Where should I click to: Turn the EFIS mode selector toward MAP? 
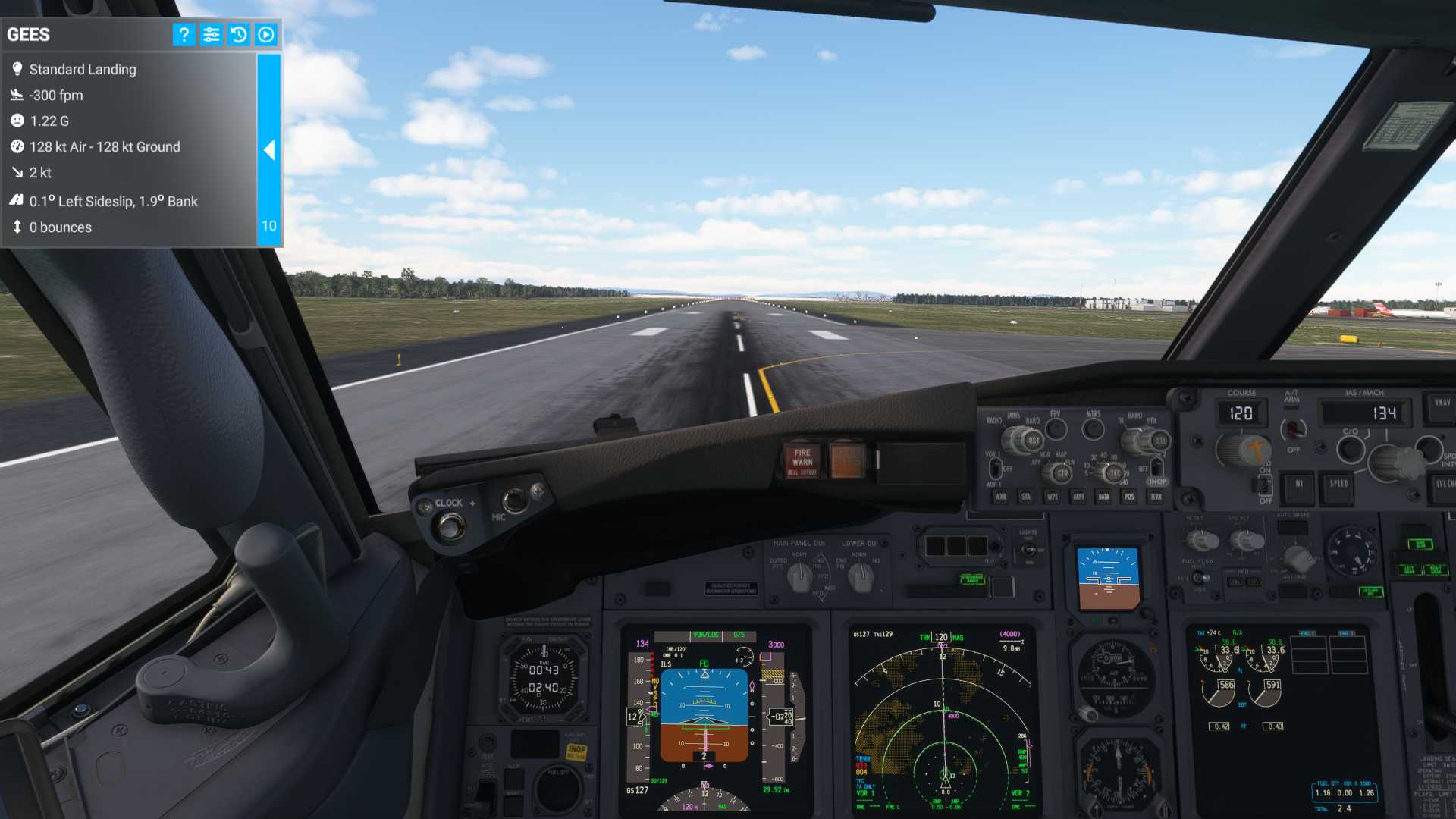coord(1061,472)
